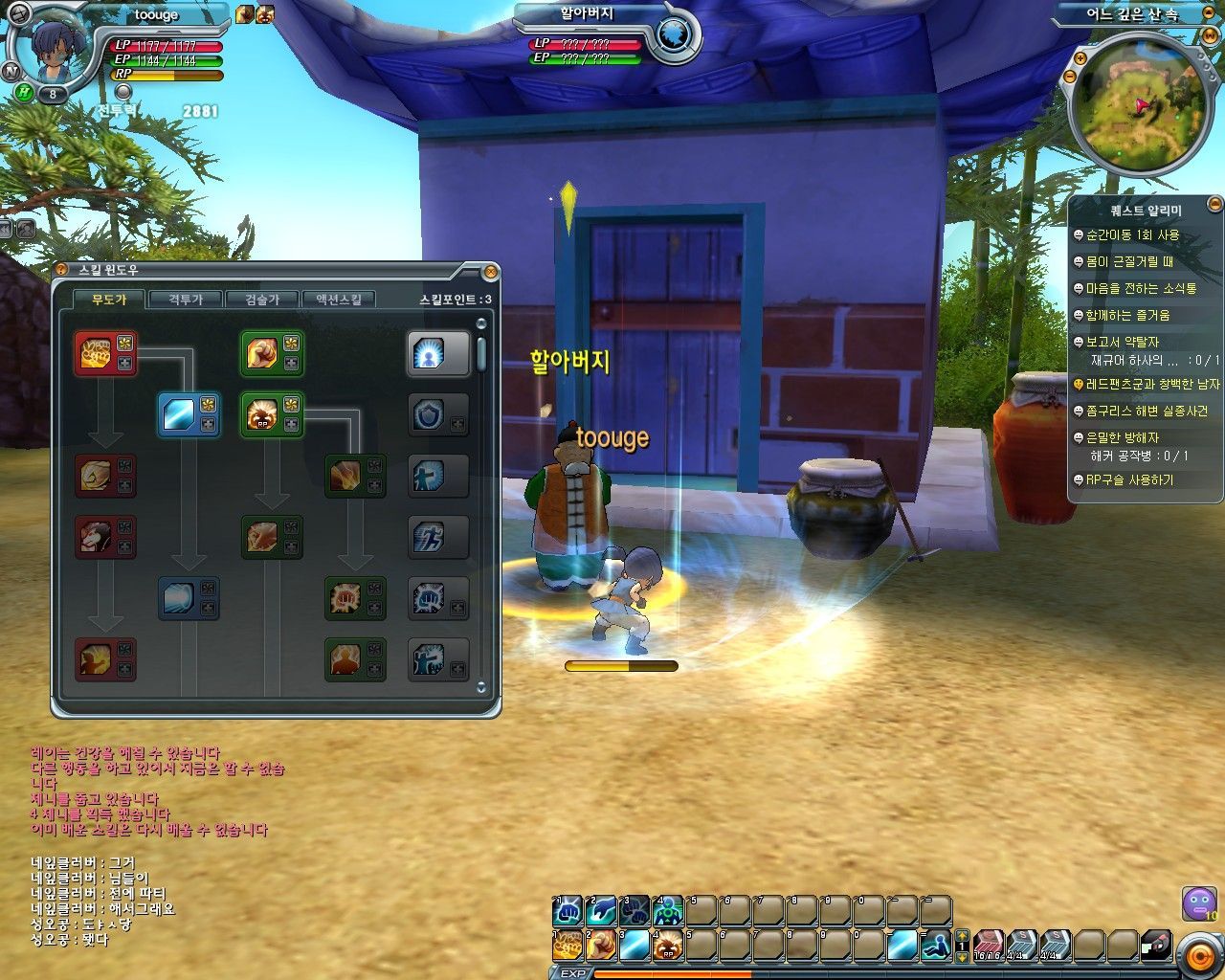Activate the sitting figure hotbar skill

coord(937,945)
